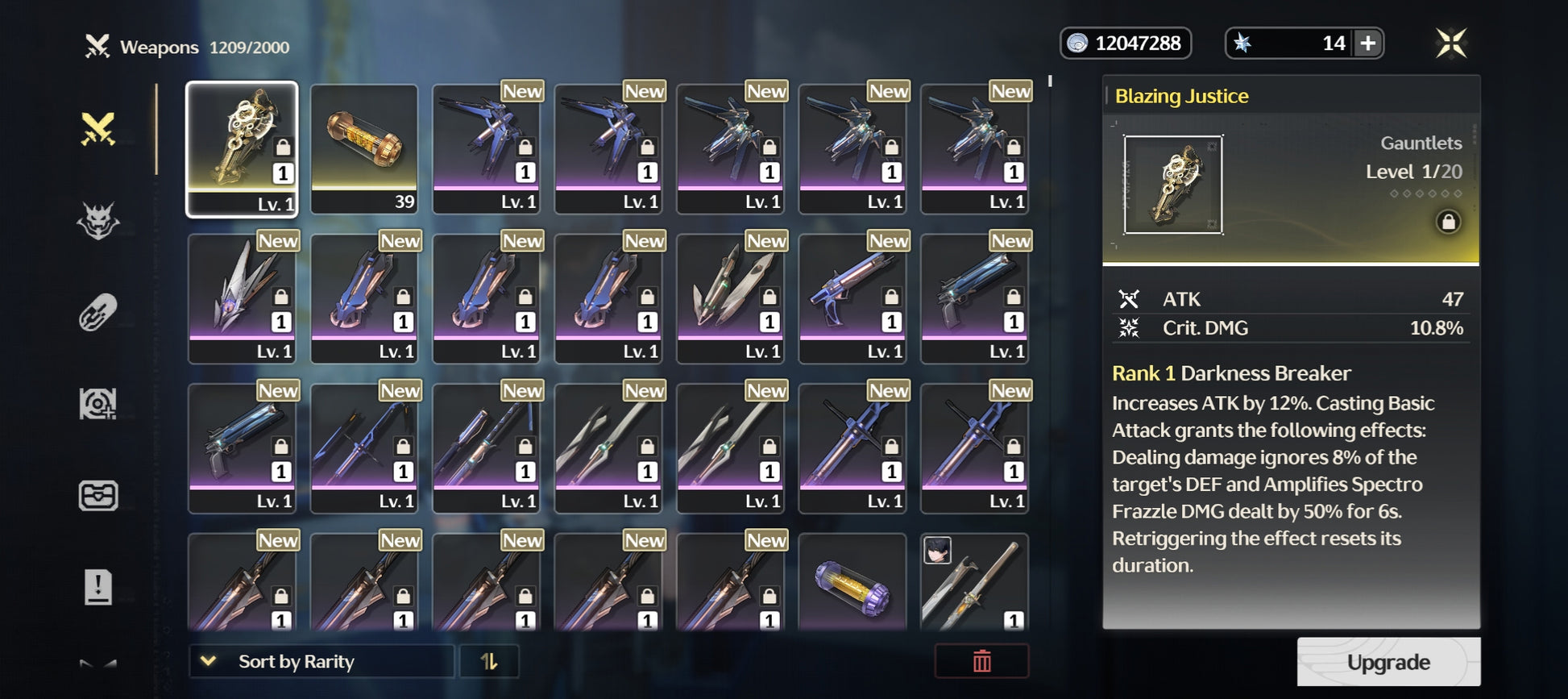Close the Weapons inventory screen
This screenshot has height=699, width=1568.
tap(1450, 44)
